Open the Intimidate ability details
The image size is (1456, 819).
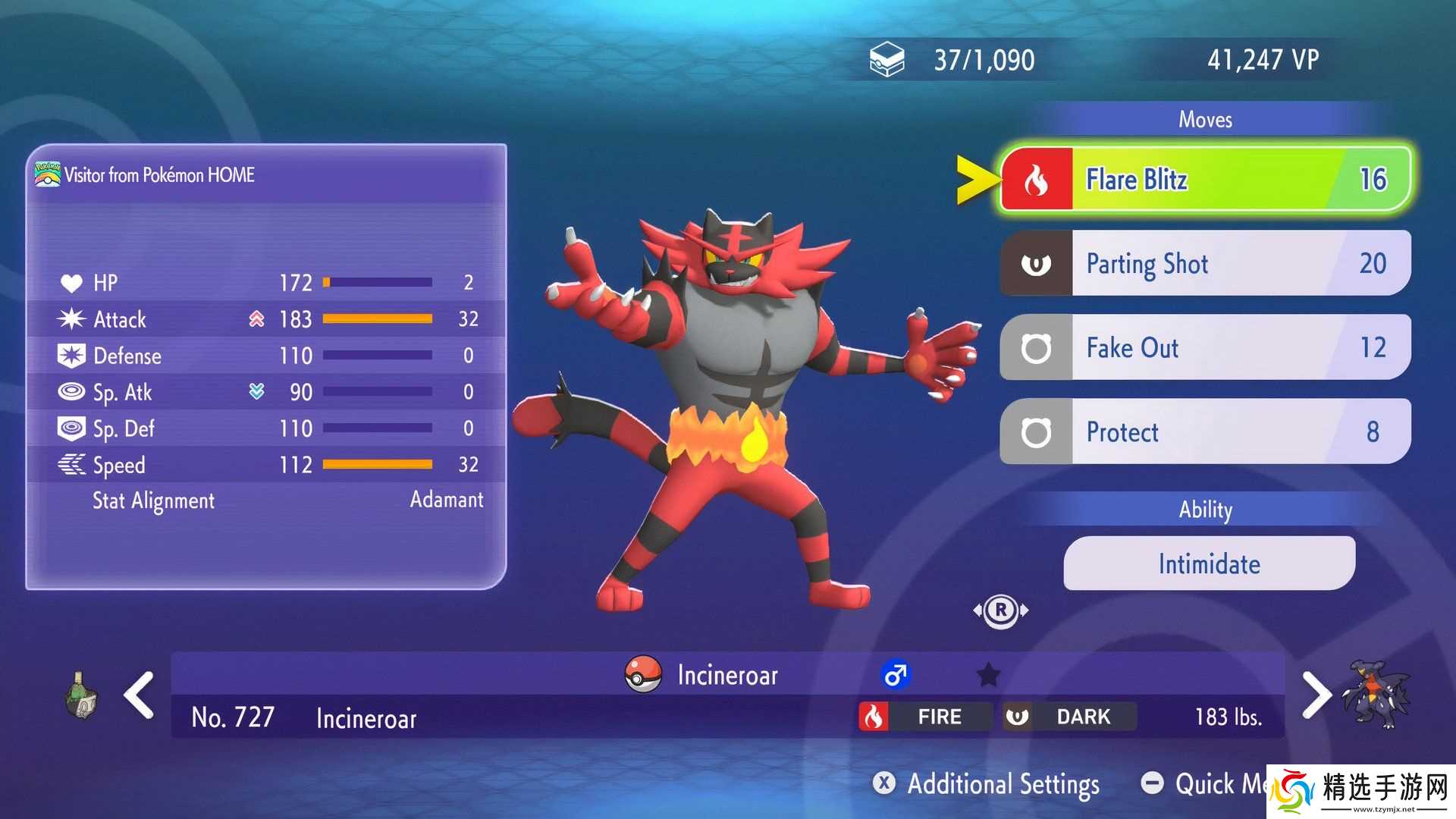tap(1209, 563)
